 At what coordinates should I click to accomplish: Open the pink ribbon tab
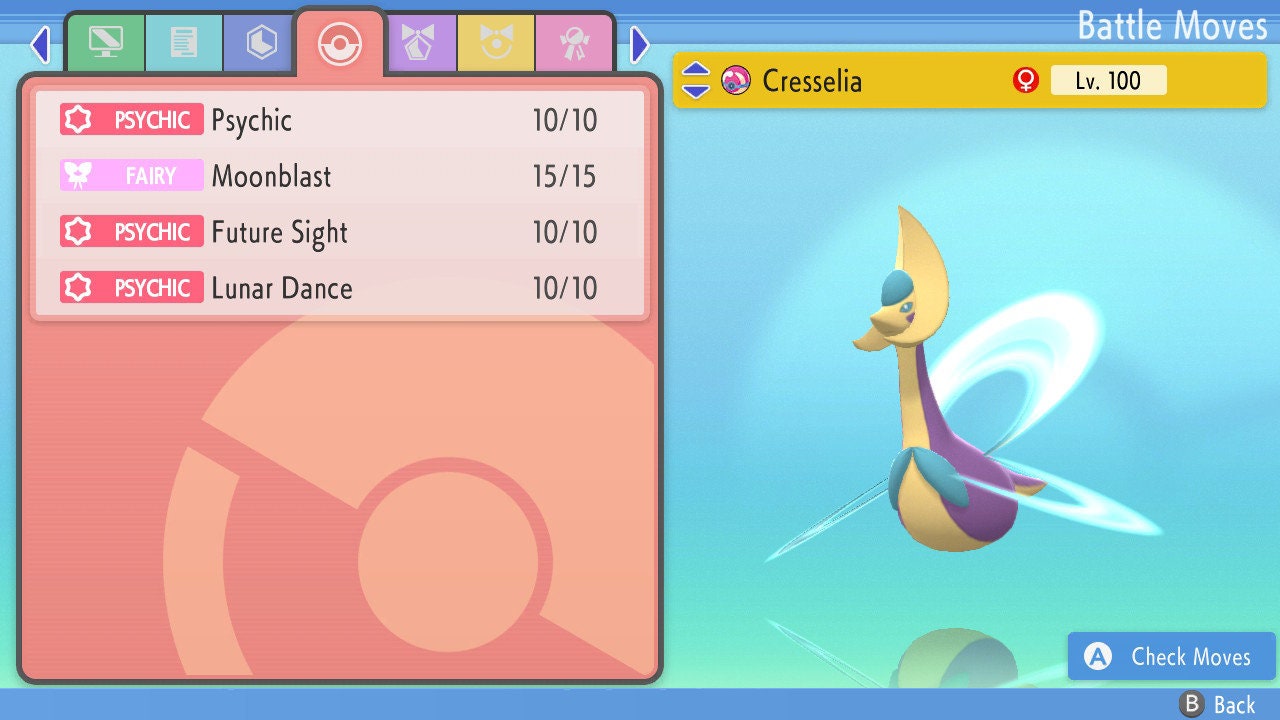pos(574,42)
